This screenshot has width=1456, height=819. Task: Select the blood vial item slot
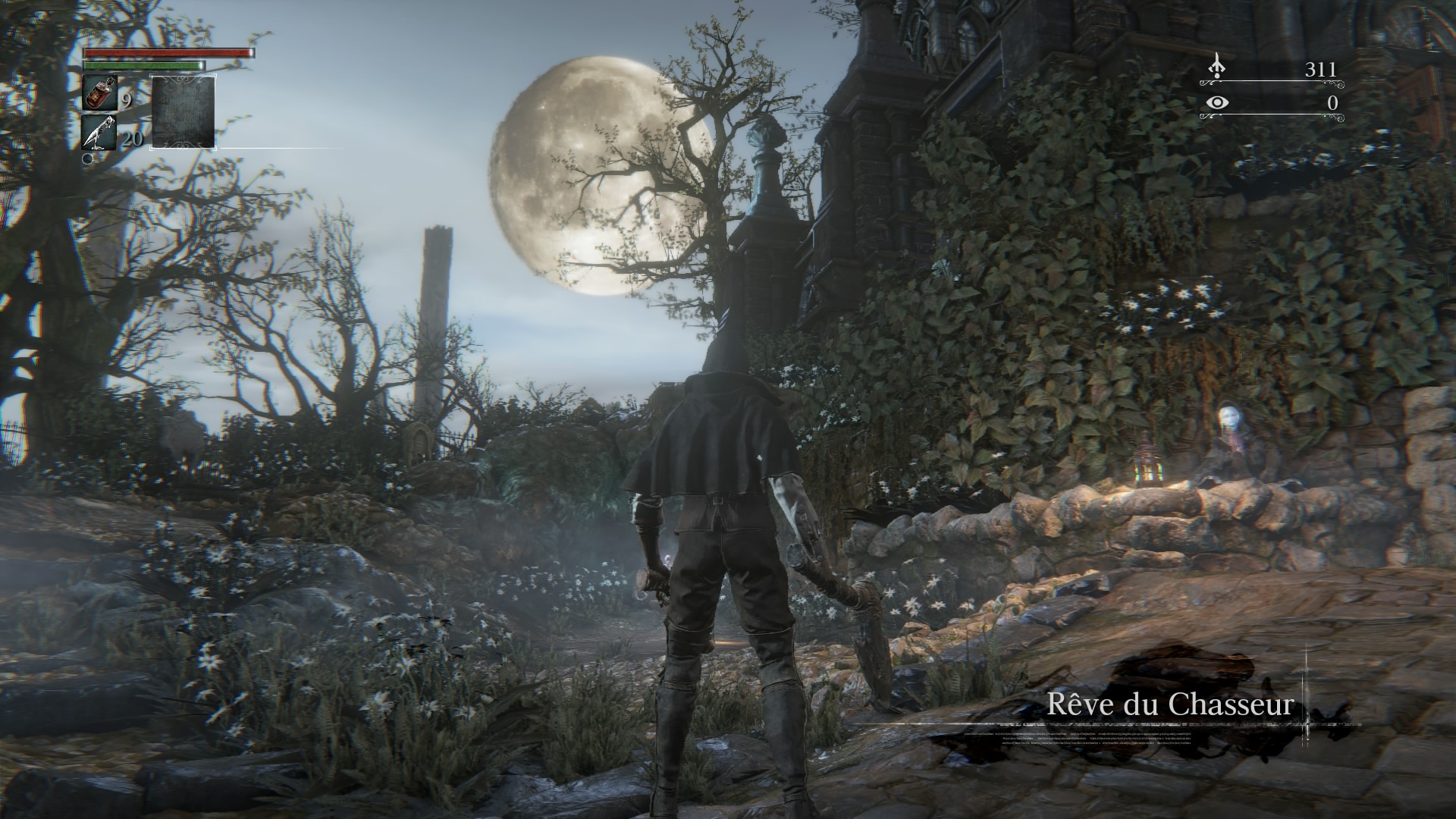(x=99, y=94)
